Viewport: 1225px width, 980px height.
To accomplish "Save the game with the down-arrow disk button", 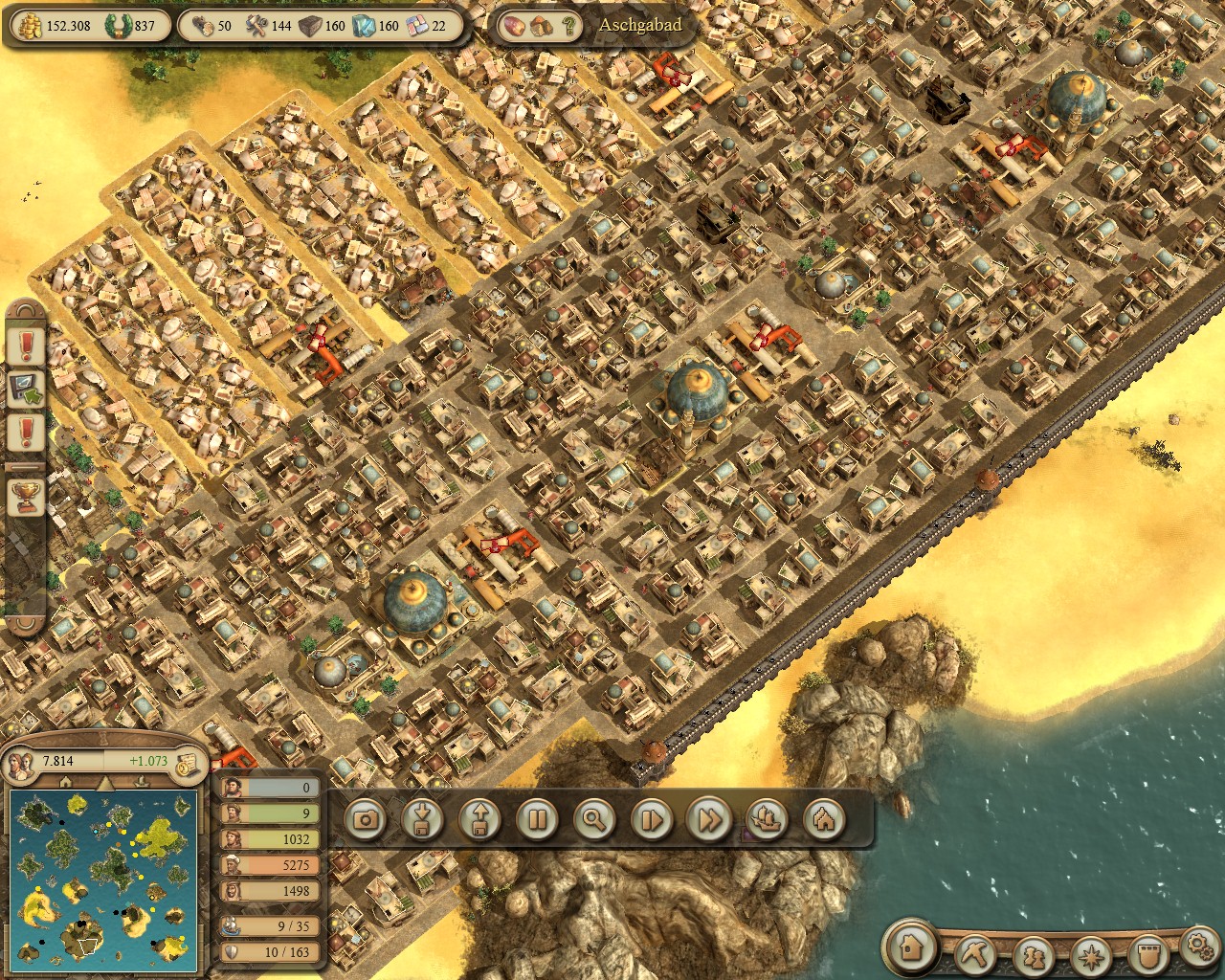I will click(422, 819).
